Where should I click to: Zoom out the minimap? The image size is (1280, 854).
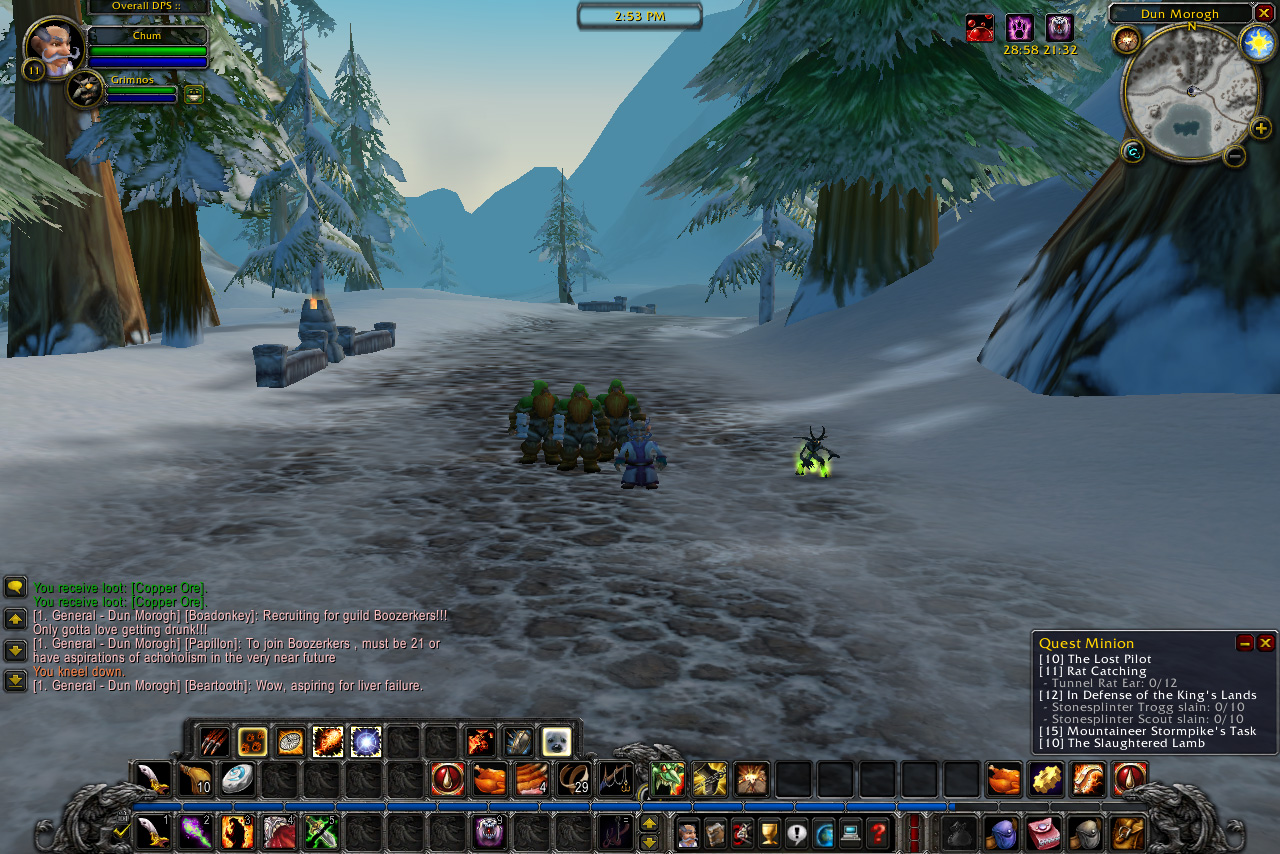[1235, 155]
